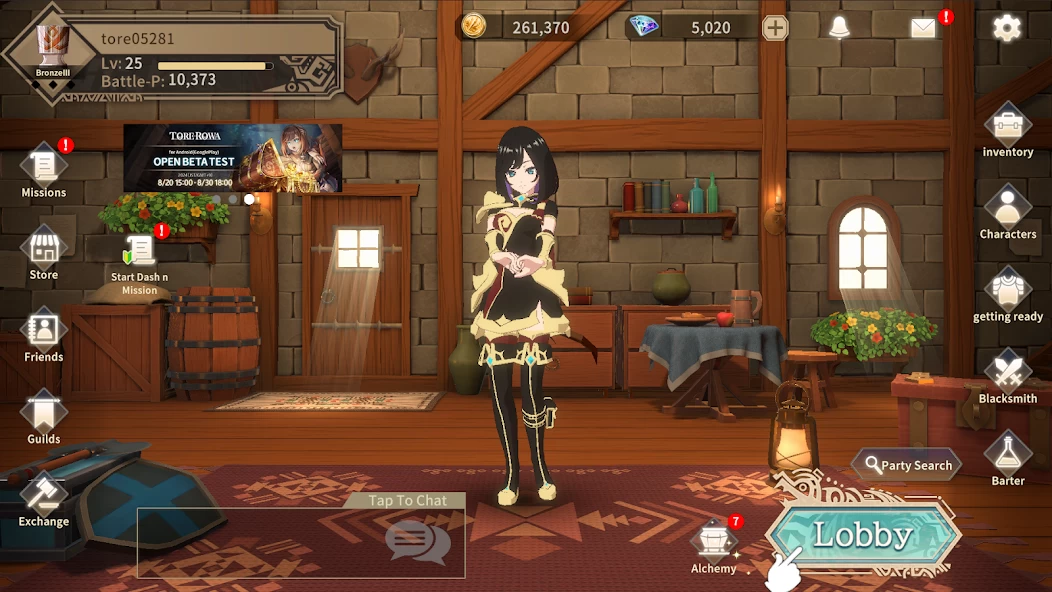Tap the chat box to chat
1052x592 pixels.
(301, 542)
